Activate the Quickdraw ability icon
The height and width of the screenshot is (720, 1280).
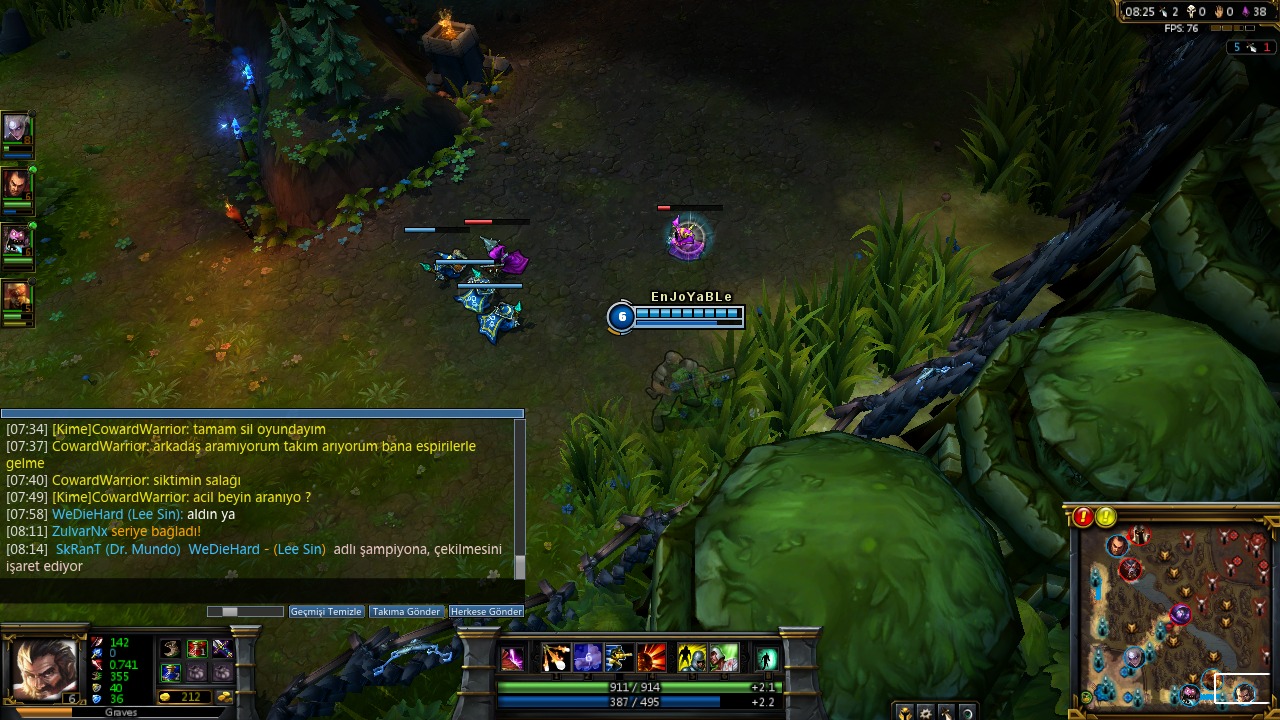pos(619,658)
